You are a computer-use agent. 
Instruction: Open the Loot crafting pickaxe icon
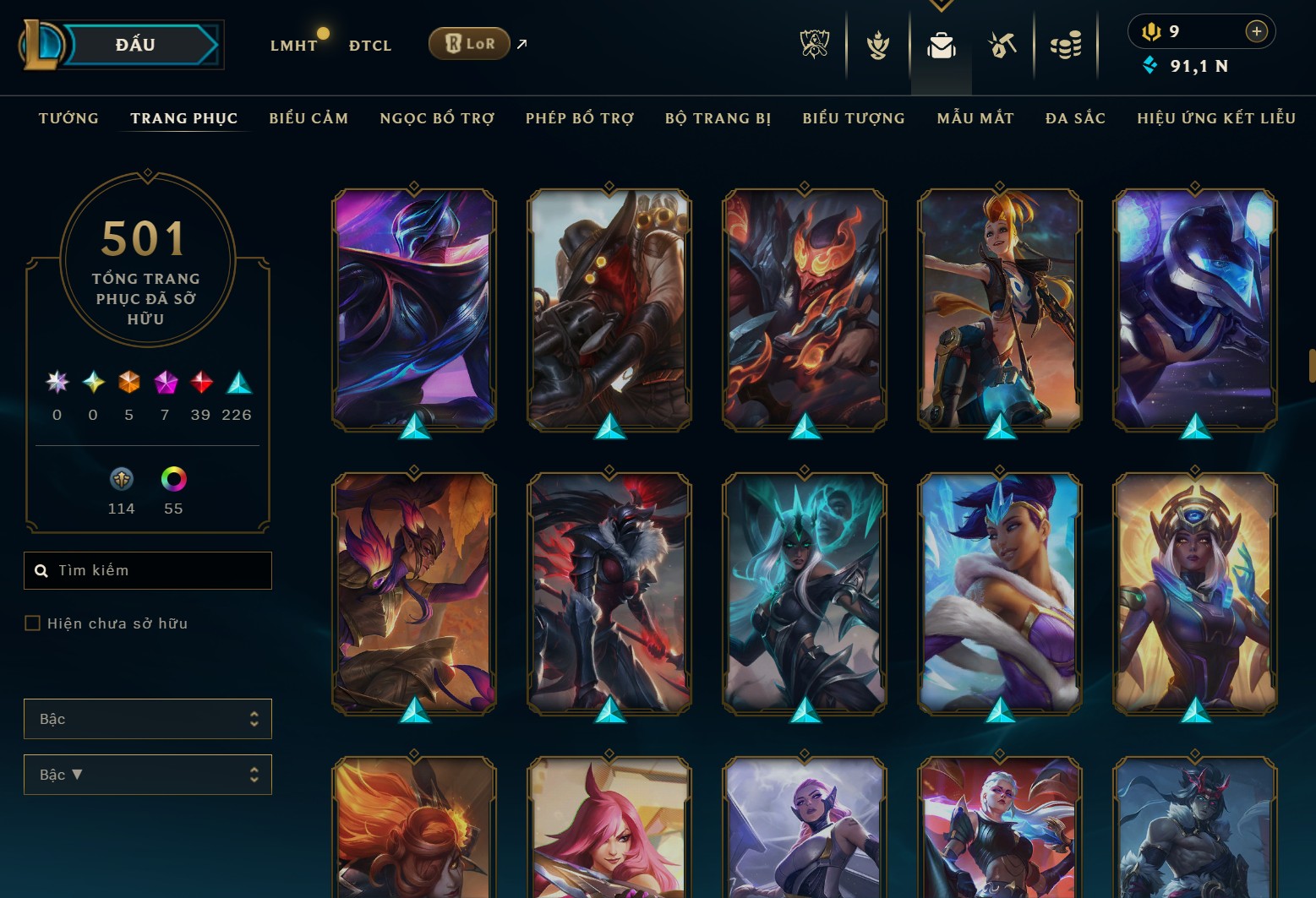point(1003,44)
